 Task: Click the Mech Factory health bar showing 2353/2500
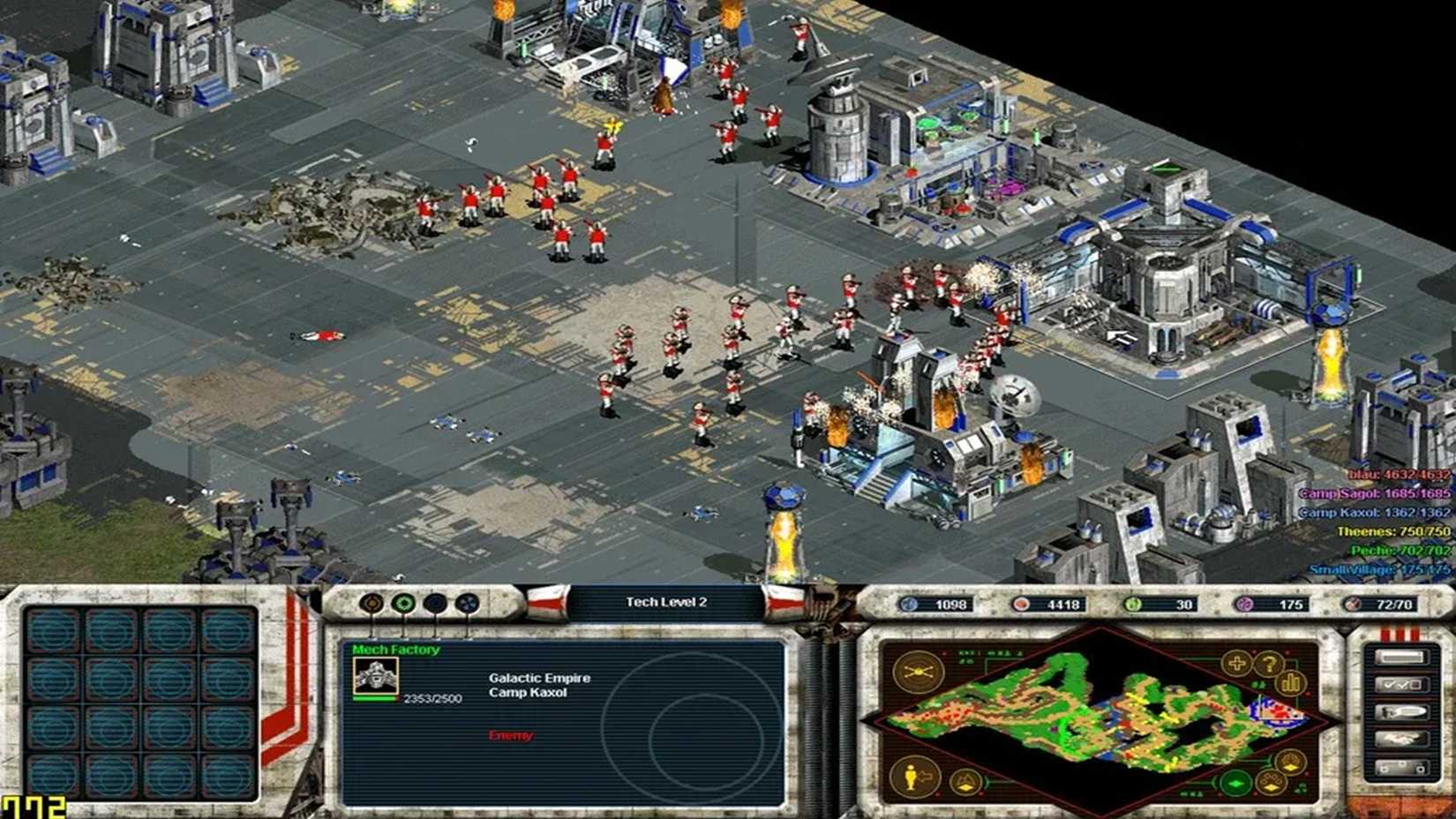tap(373, 699)
